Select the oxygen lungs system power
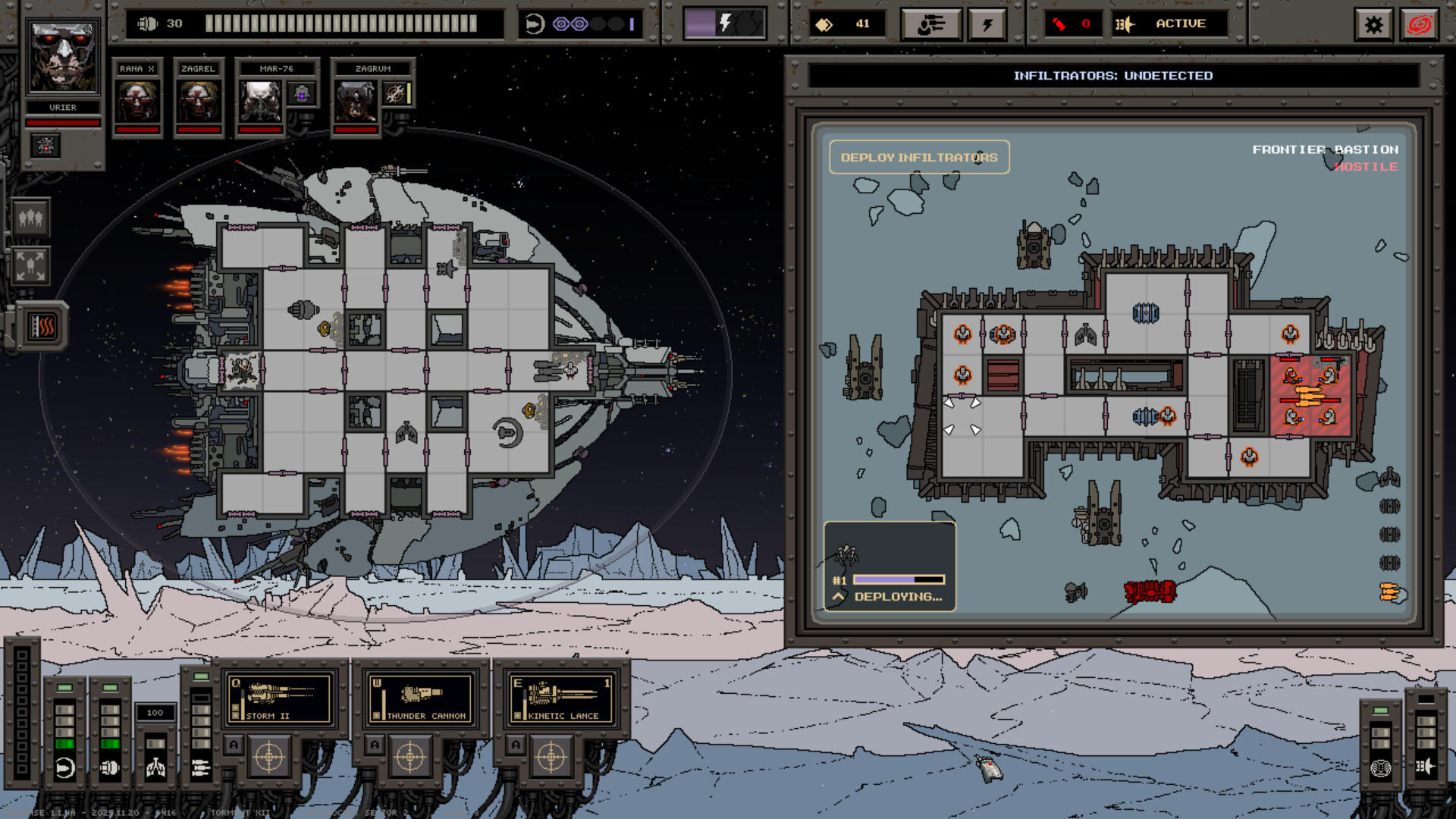The height and width of the screenshot is (819, 1456). pyautogui.click(x=155, y=767)
